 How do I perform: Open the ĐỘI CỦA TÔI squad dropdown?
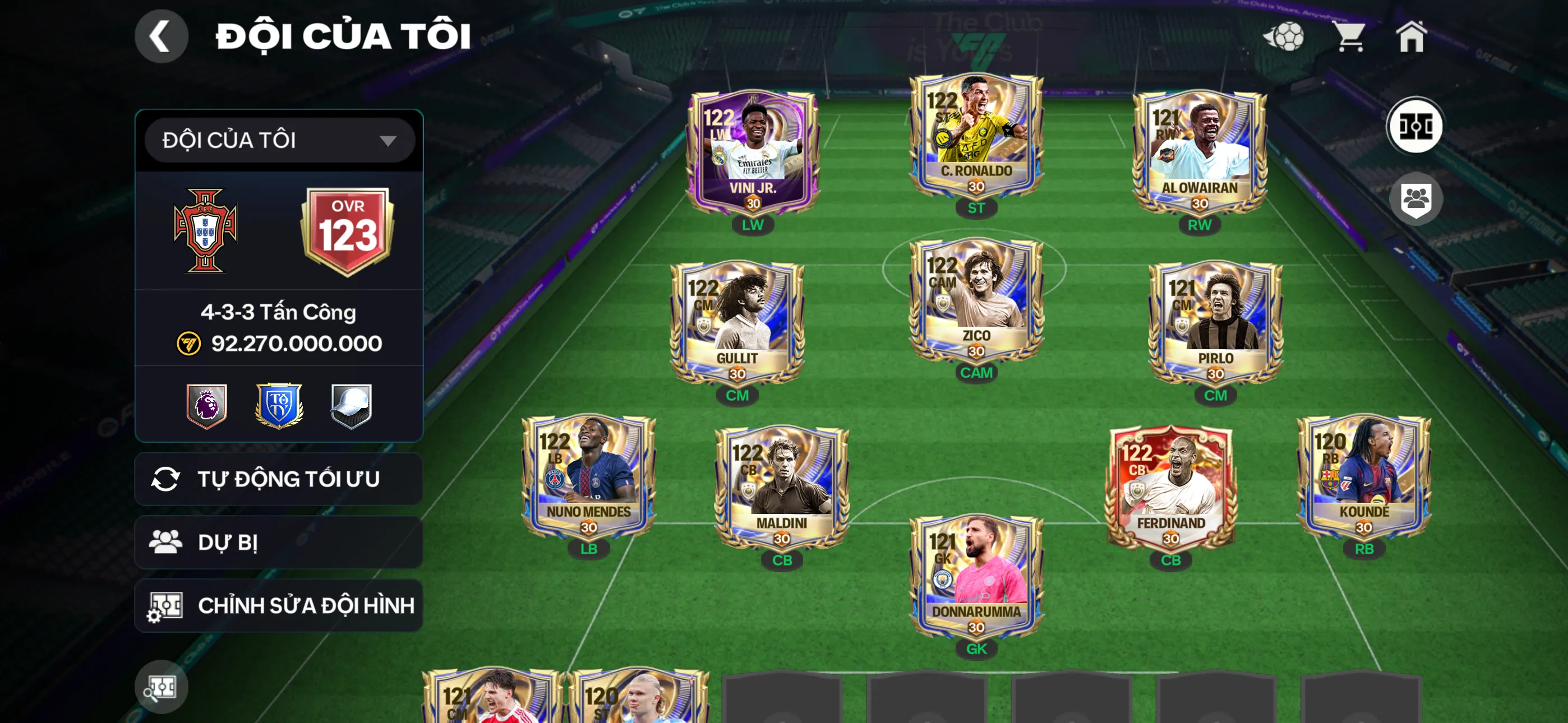coord(279,141)
